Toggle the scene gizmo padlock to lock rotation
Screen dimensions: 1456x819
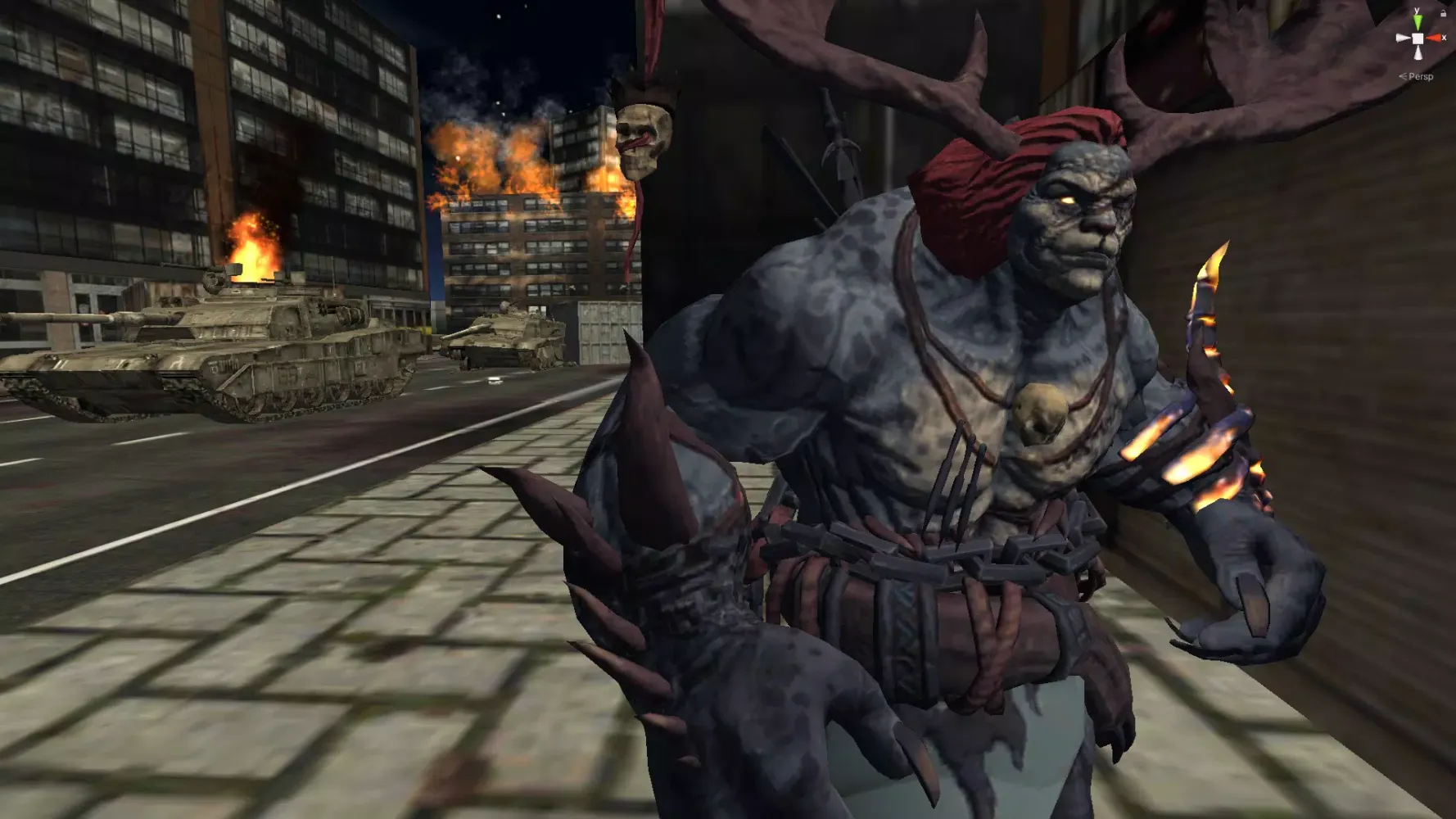1444,13
